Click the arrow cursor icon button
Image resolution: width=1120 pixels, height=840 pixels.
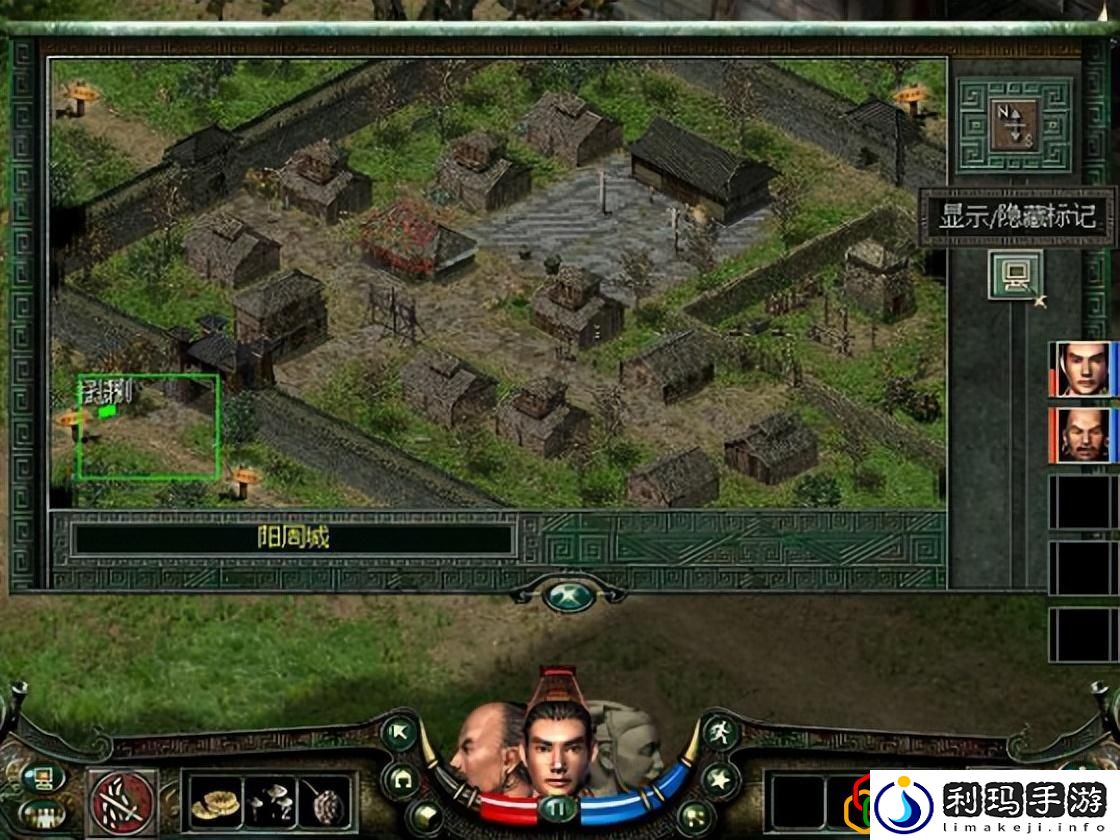click(401, 733)
